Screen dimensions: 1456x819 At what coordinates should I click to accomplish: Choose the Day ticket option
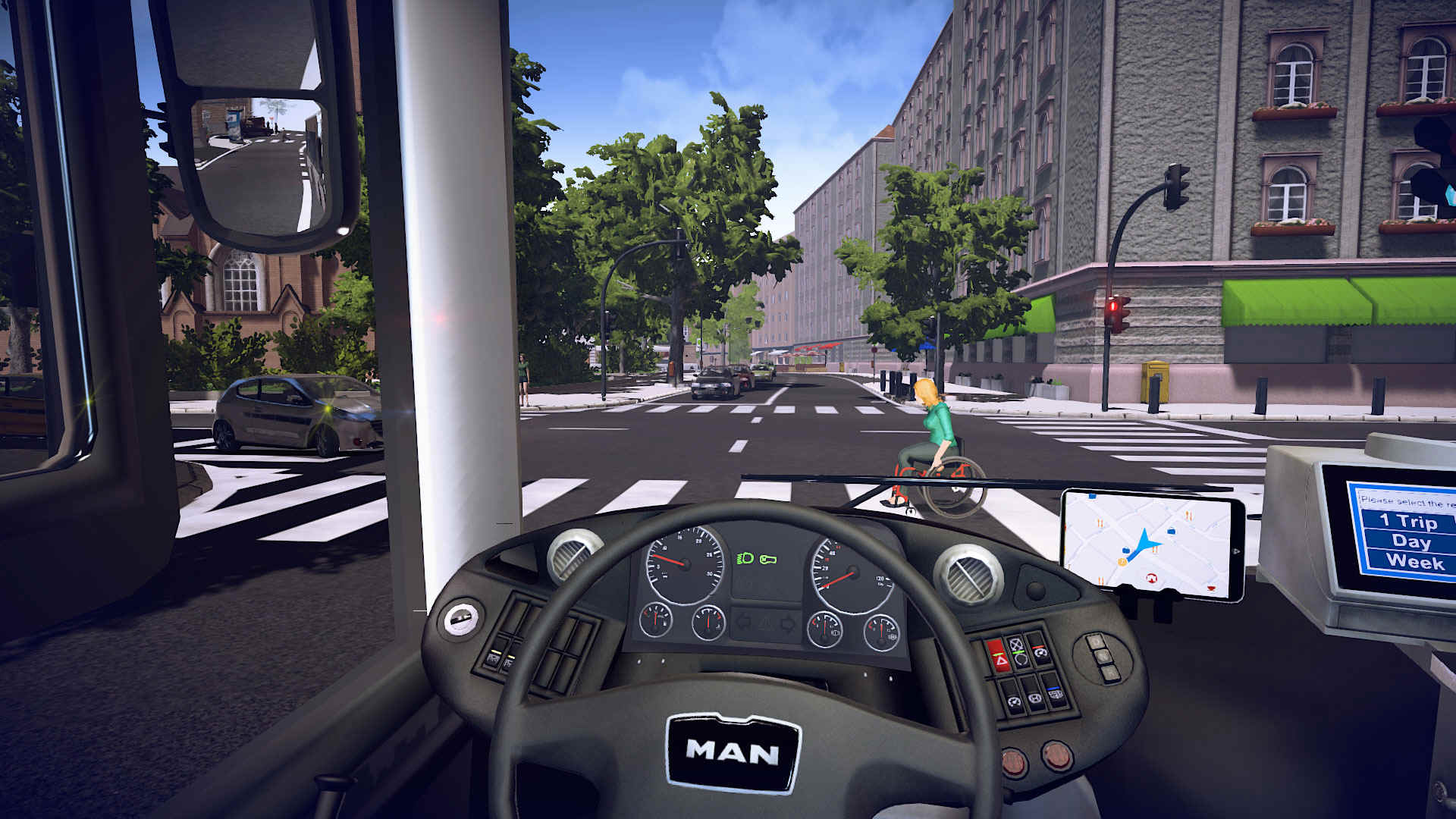tap(1410, 541)
